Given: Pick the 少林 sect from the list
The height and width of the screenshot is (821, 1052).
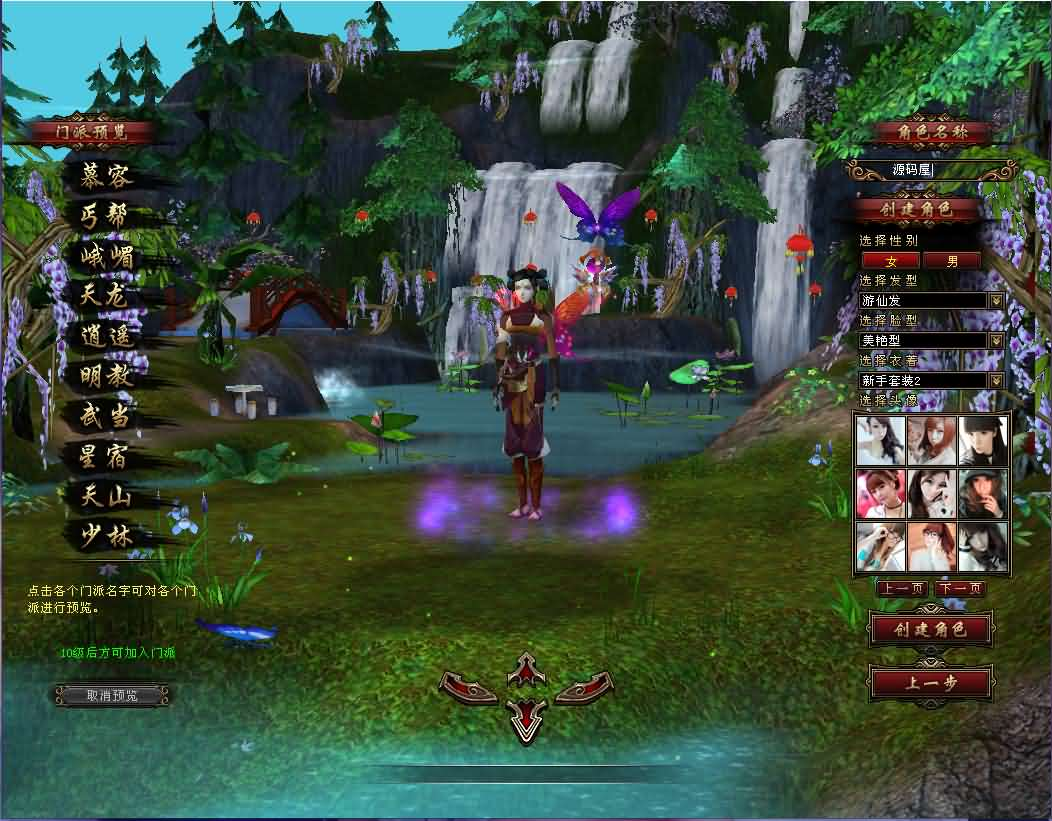Looking at the screenshot, I should tap(106, 534).
